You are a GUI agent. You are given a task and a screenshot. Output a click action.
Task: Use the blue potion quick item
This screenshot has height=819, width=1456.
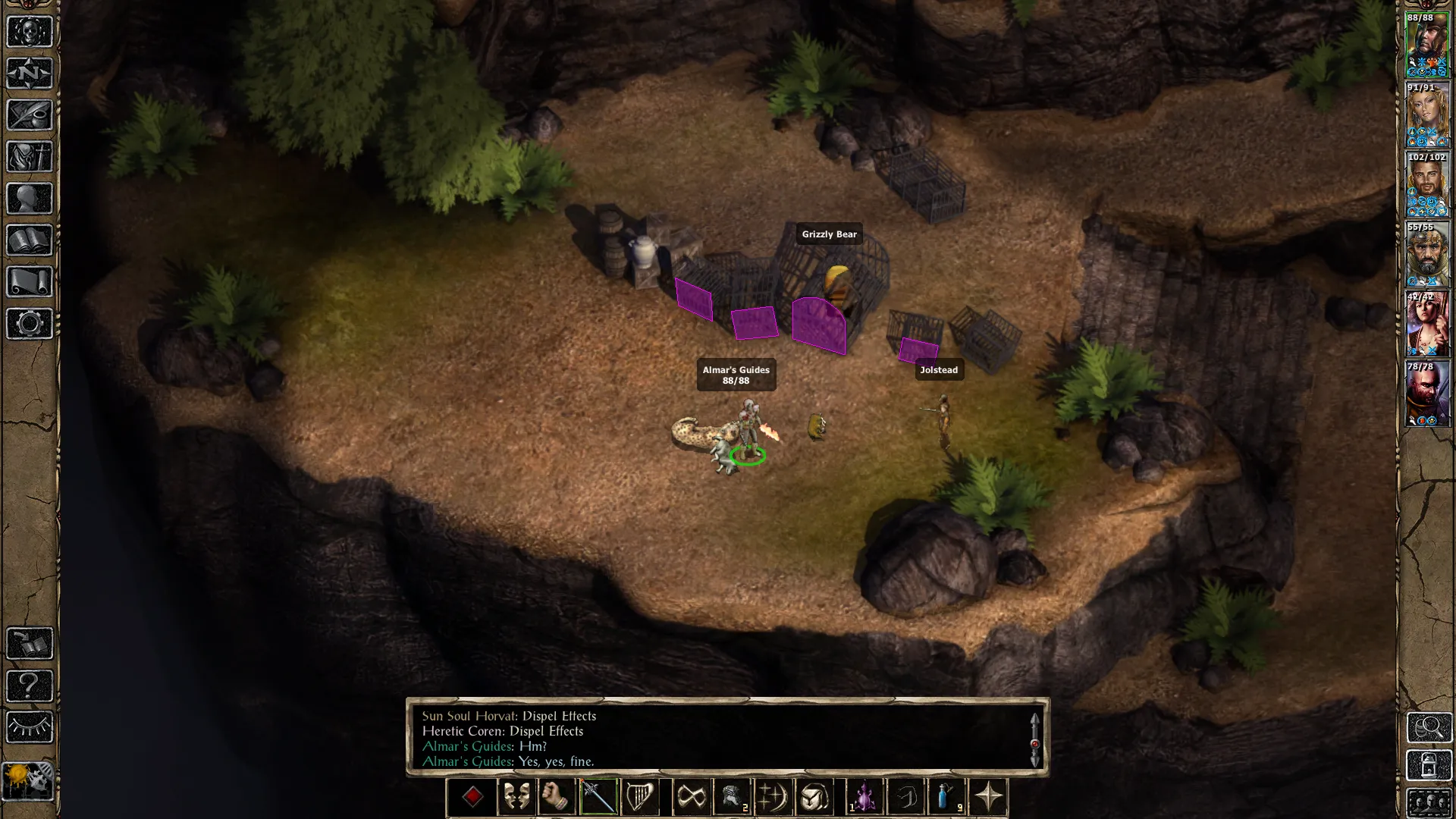click(946, 797)
